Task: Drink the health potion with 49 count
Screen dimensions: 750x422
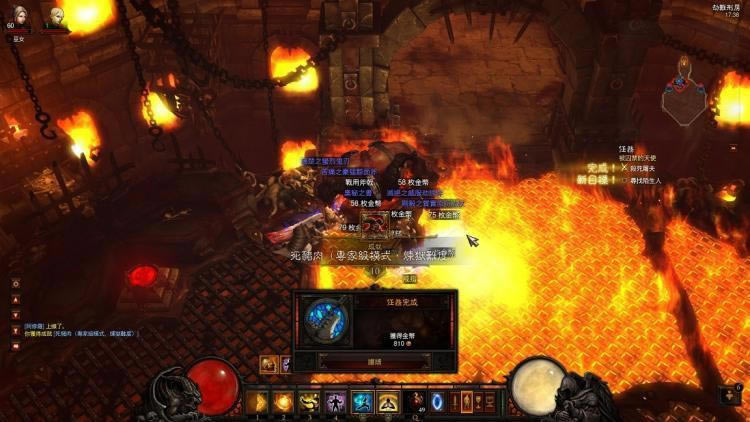Action: (417, 402)
